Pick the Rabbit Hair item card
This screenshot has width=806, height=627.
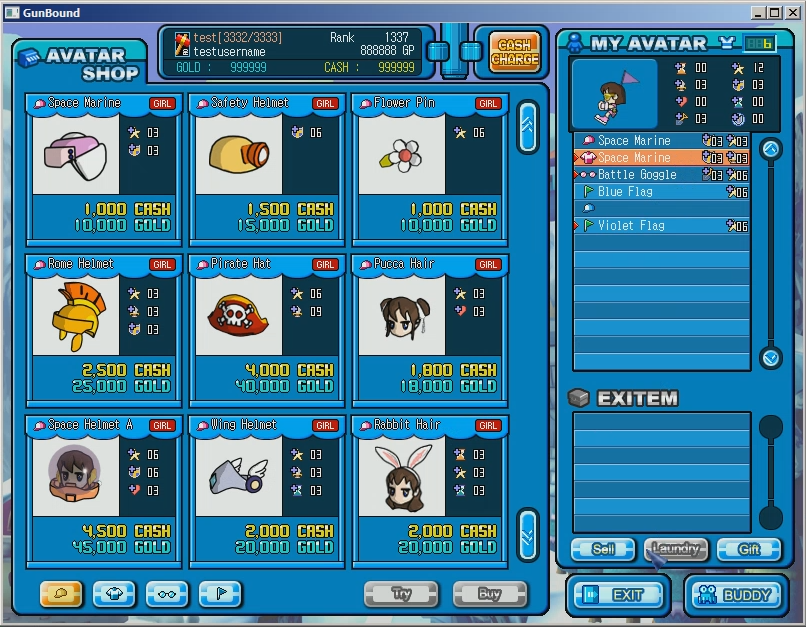click(x=429, y=492)
